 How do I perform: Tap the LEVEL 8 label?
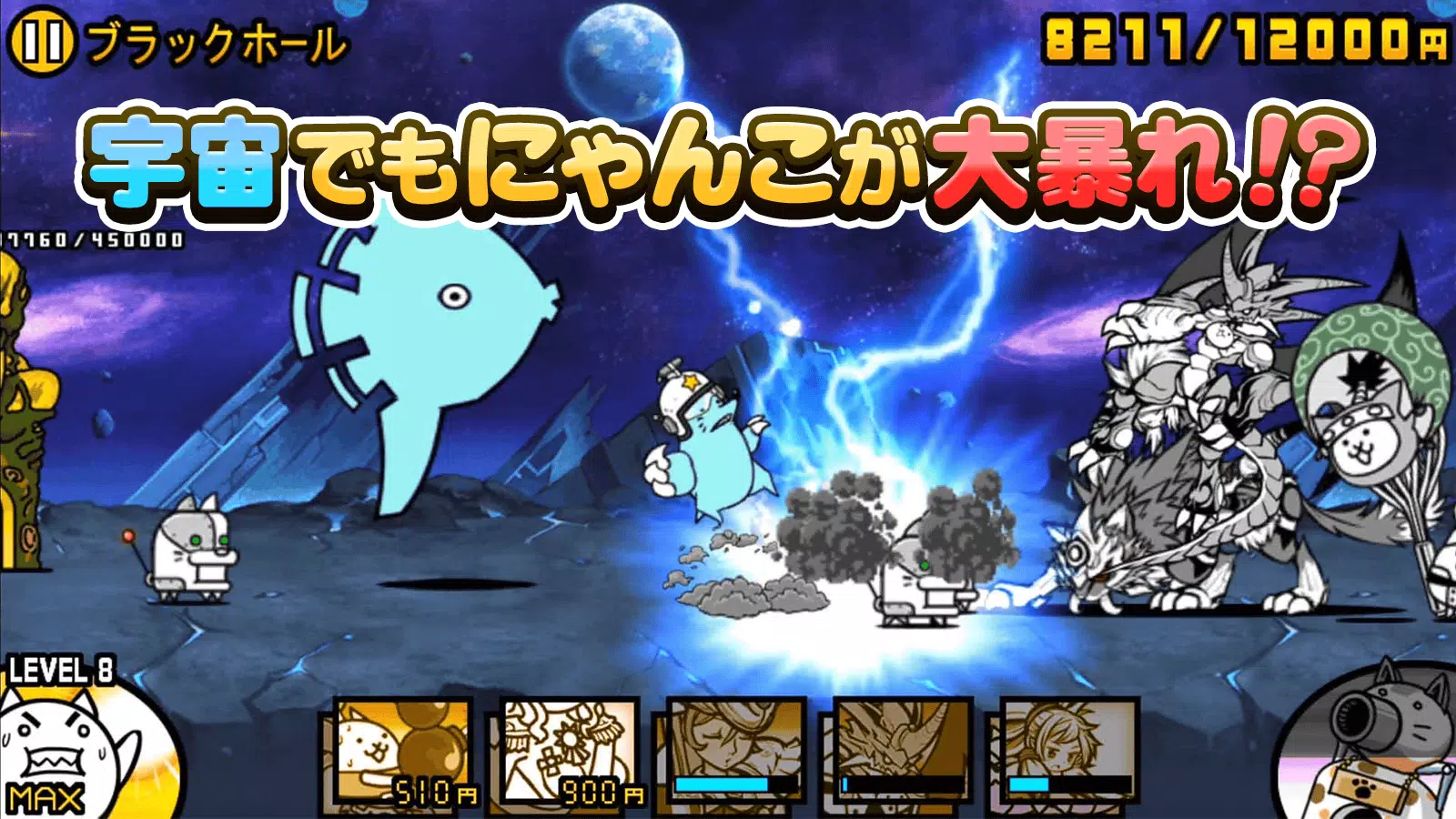(62, 669)
